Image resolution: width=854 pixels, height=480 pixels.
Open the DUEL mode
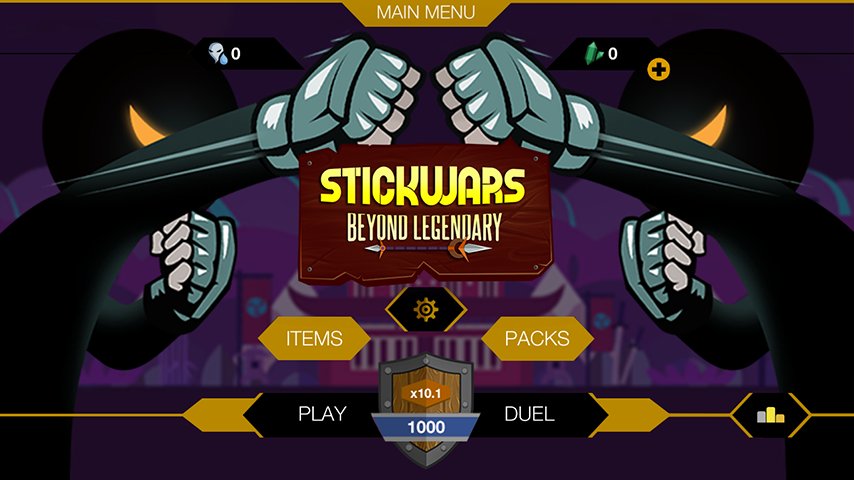(530, 413)
